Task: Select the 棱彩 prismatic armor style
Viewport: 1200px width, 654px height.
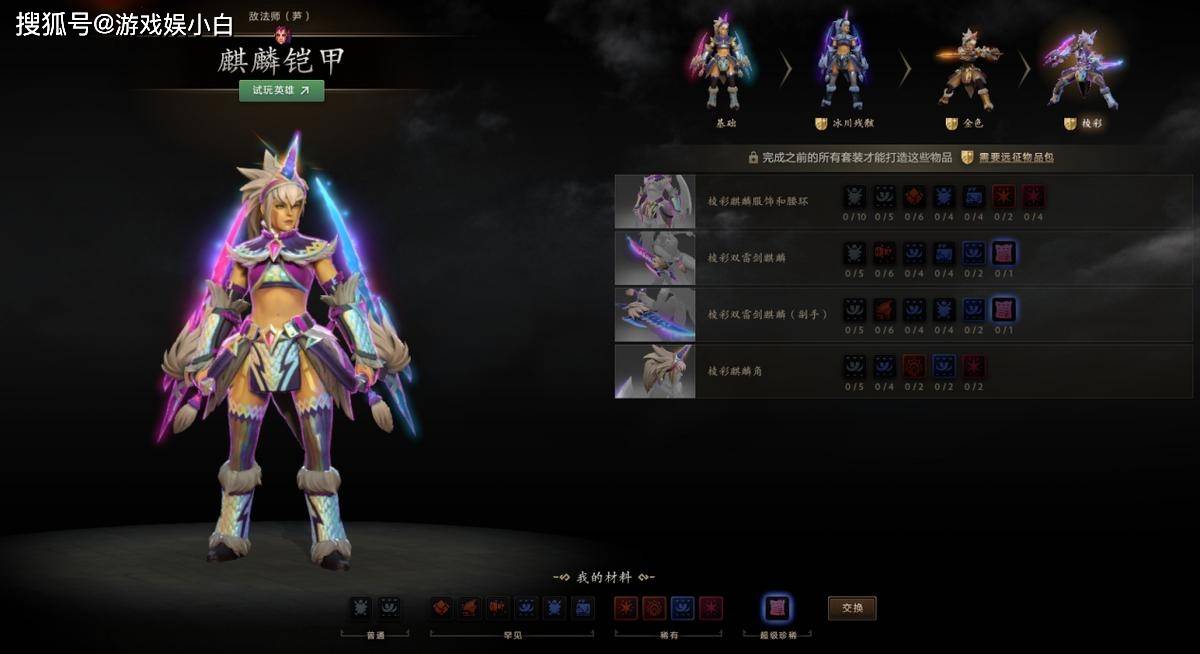Action: (1083, 70)
